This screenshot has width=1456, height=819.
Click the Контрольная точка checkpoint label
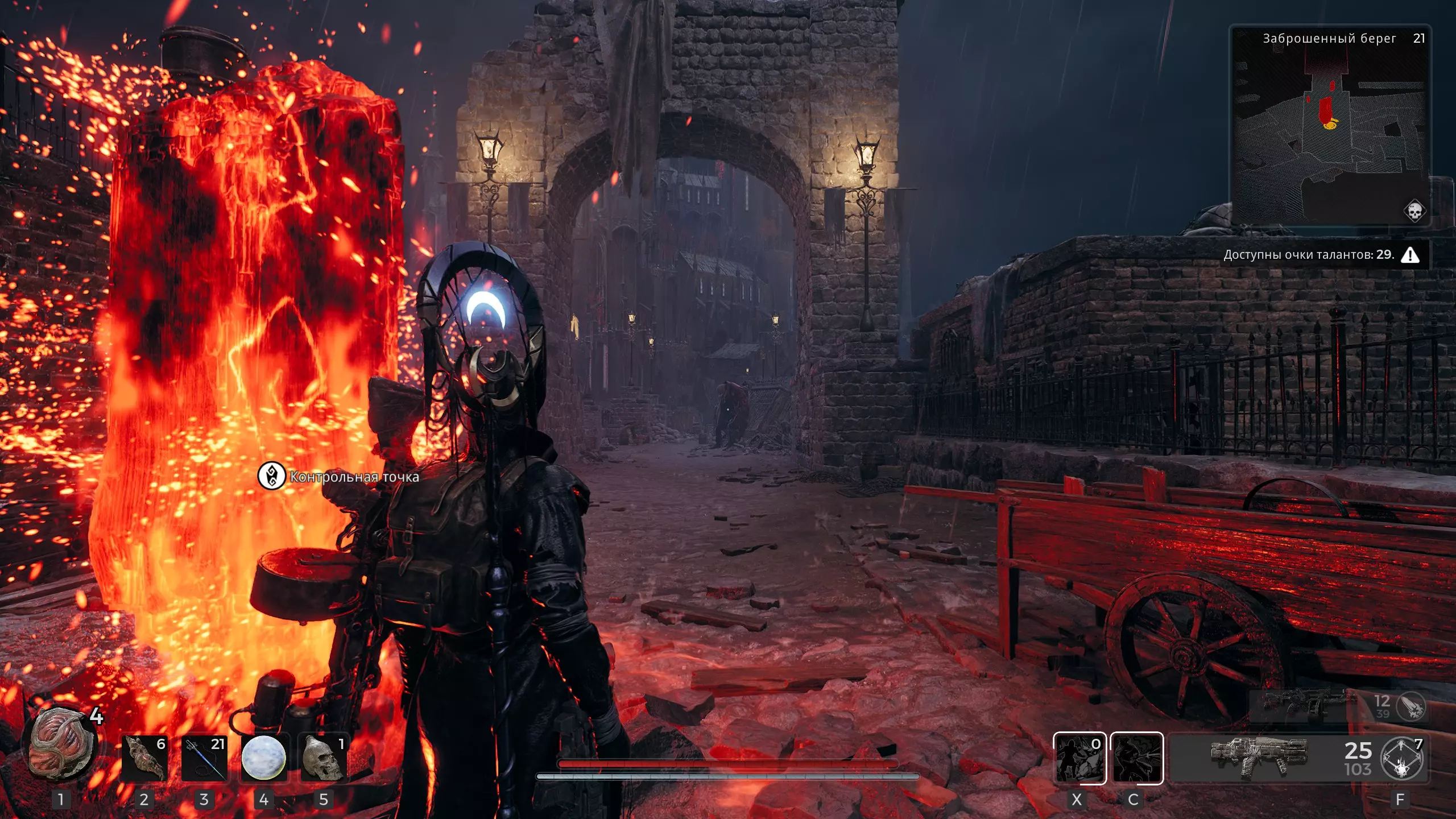tap(354, 477)
